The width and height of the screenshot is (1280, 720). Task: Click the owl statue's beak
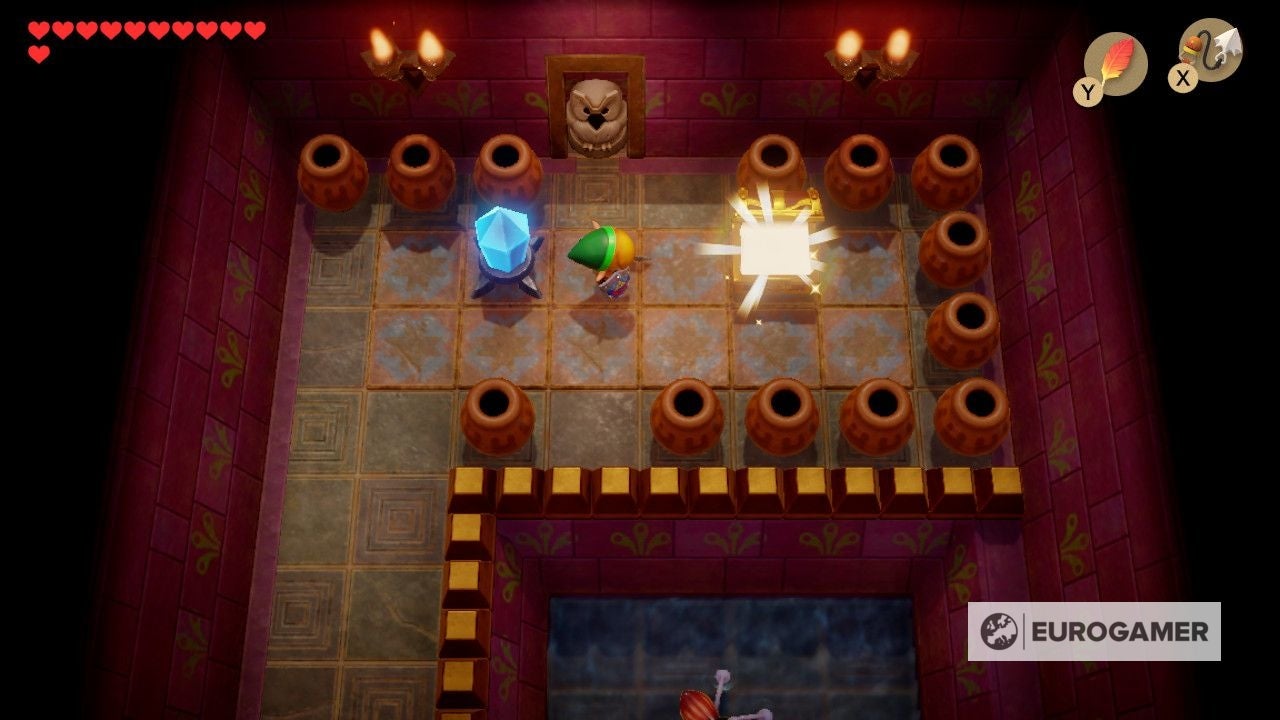(597, 120)
